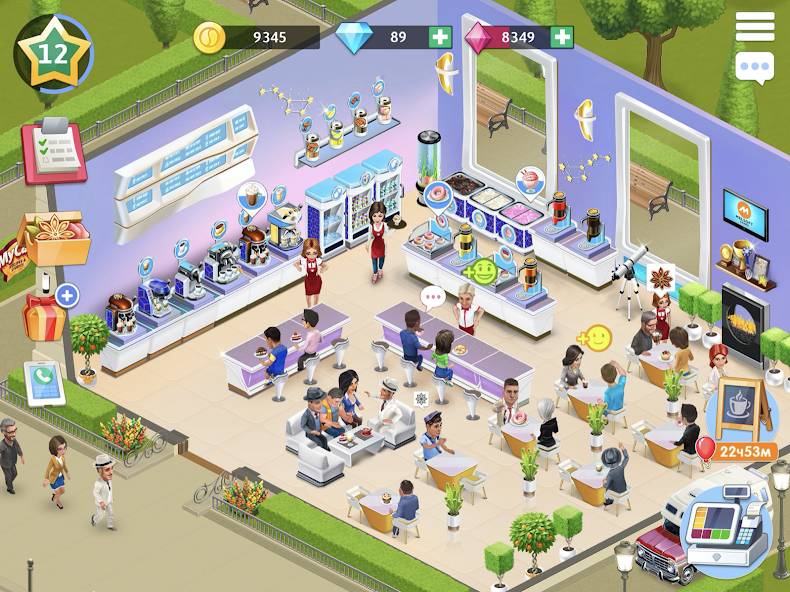
Task: Open the chat speech bubble icon
Action: (755, 68)
